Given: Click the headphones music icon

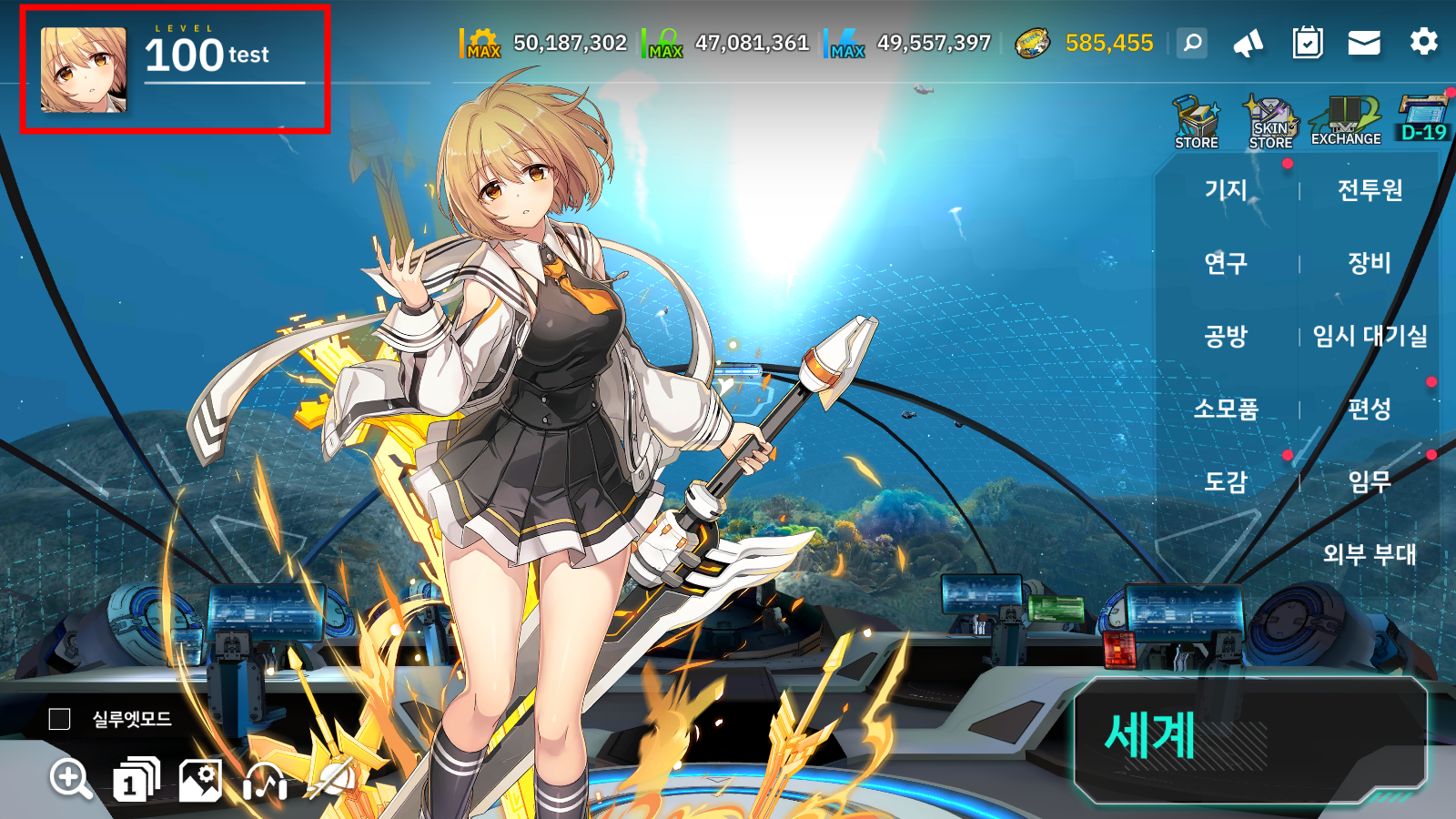Looking at the screenshot, I should 266,780.
